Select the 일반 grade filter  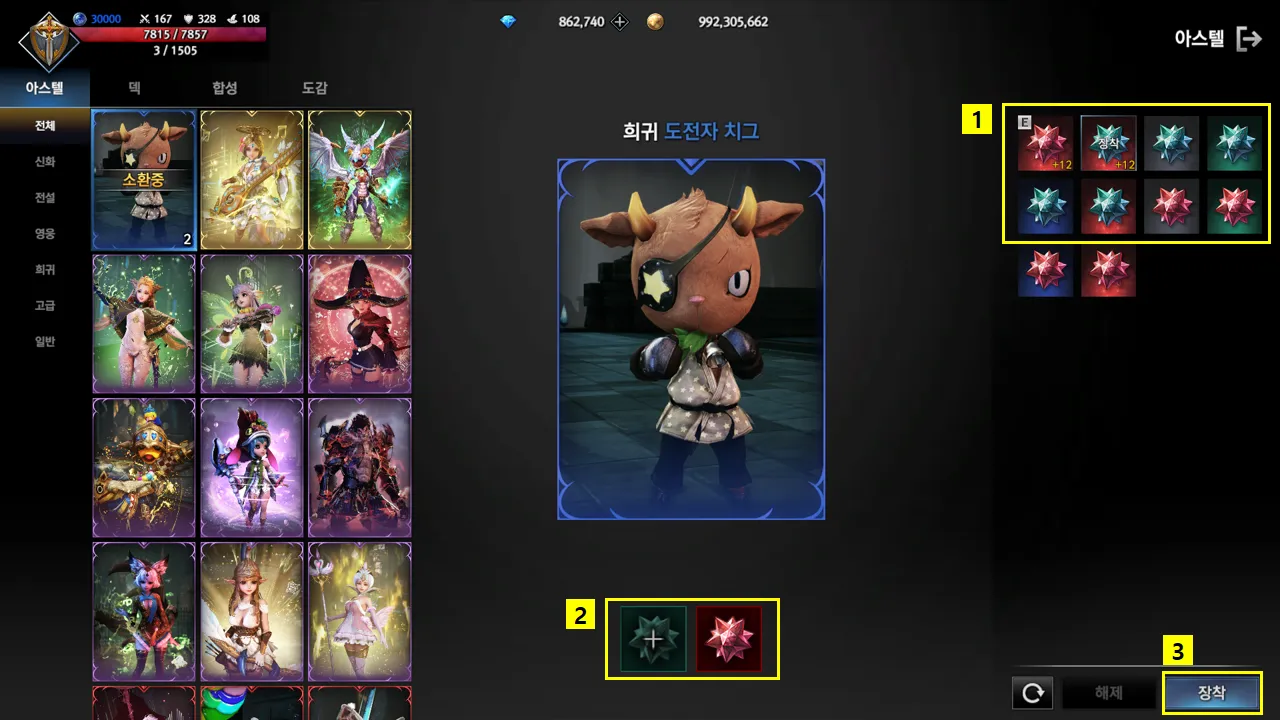[45, 342]
